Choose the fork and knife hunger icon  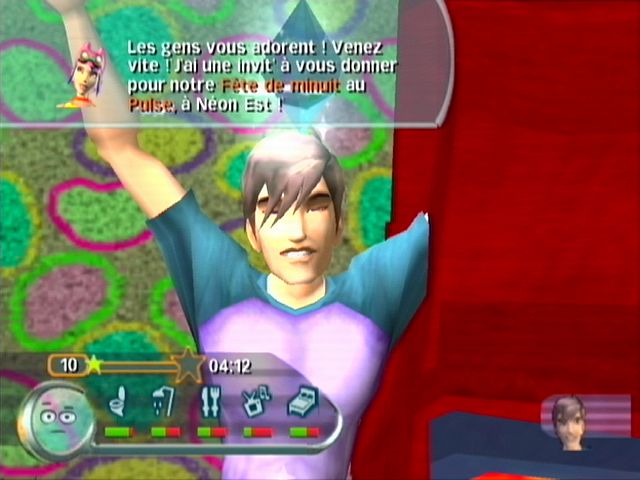pos(211,405)
